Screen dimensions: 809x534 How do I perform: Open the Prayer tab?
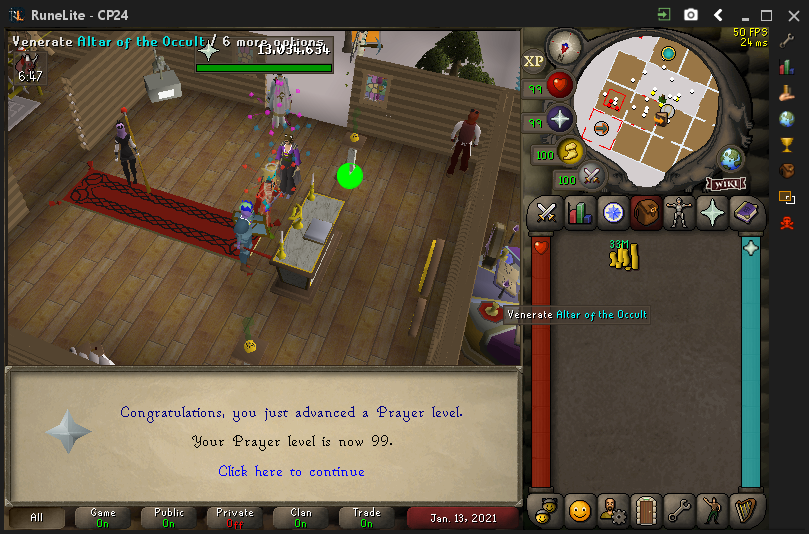click(712, 212)
